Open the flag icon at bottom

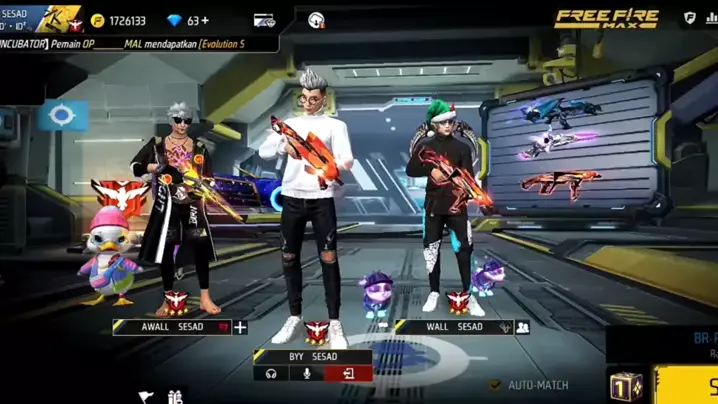point(146,397)
